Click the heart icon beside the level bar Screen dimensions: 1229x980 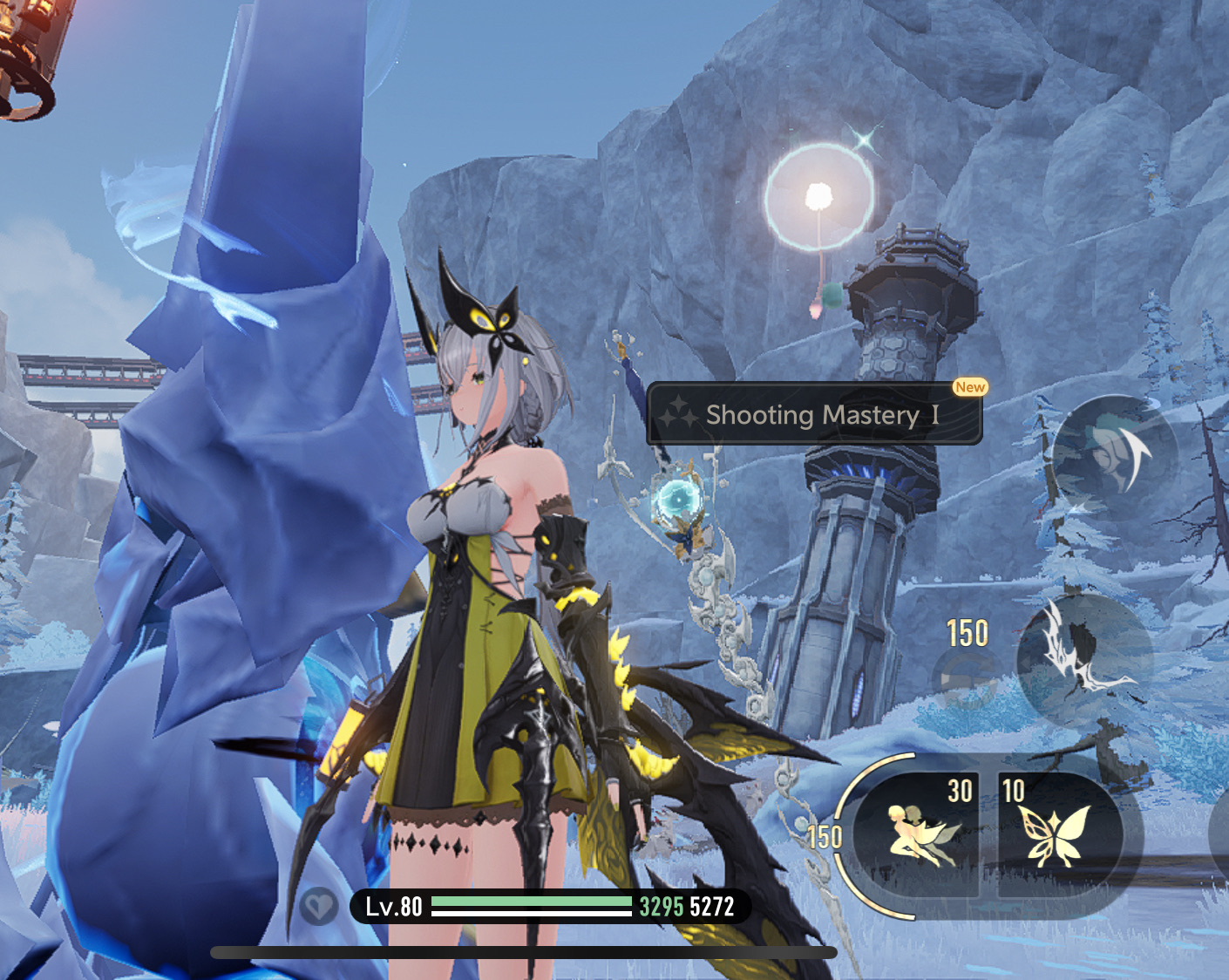pyautogui.click(x=318, y=907)
